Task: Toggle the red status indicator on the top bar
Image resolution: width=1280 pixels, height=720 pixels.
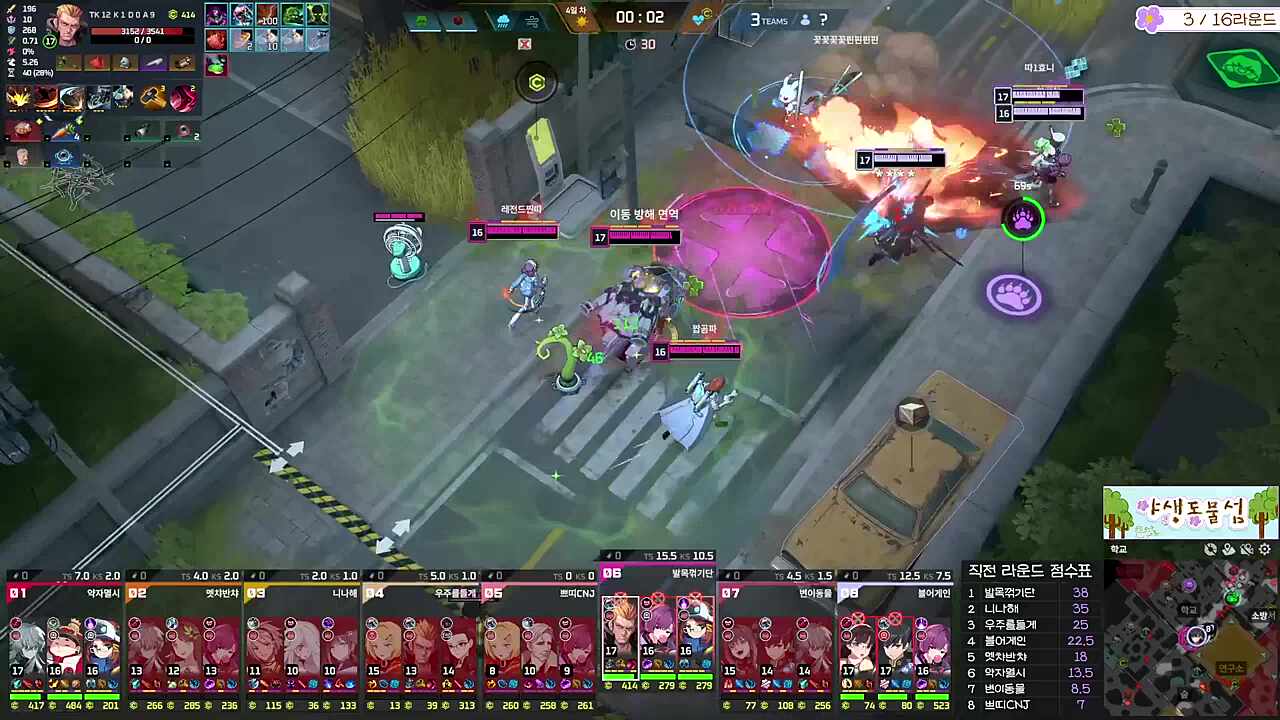Action: pyautogui.click(x=458, y=19)
